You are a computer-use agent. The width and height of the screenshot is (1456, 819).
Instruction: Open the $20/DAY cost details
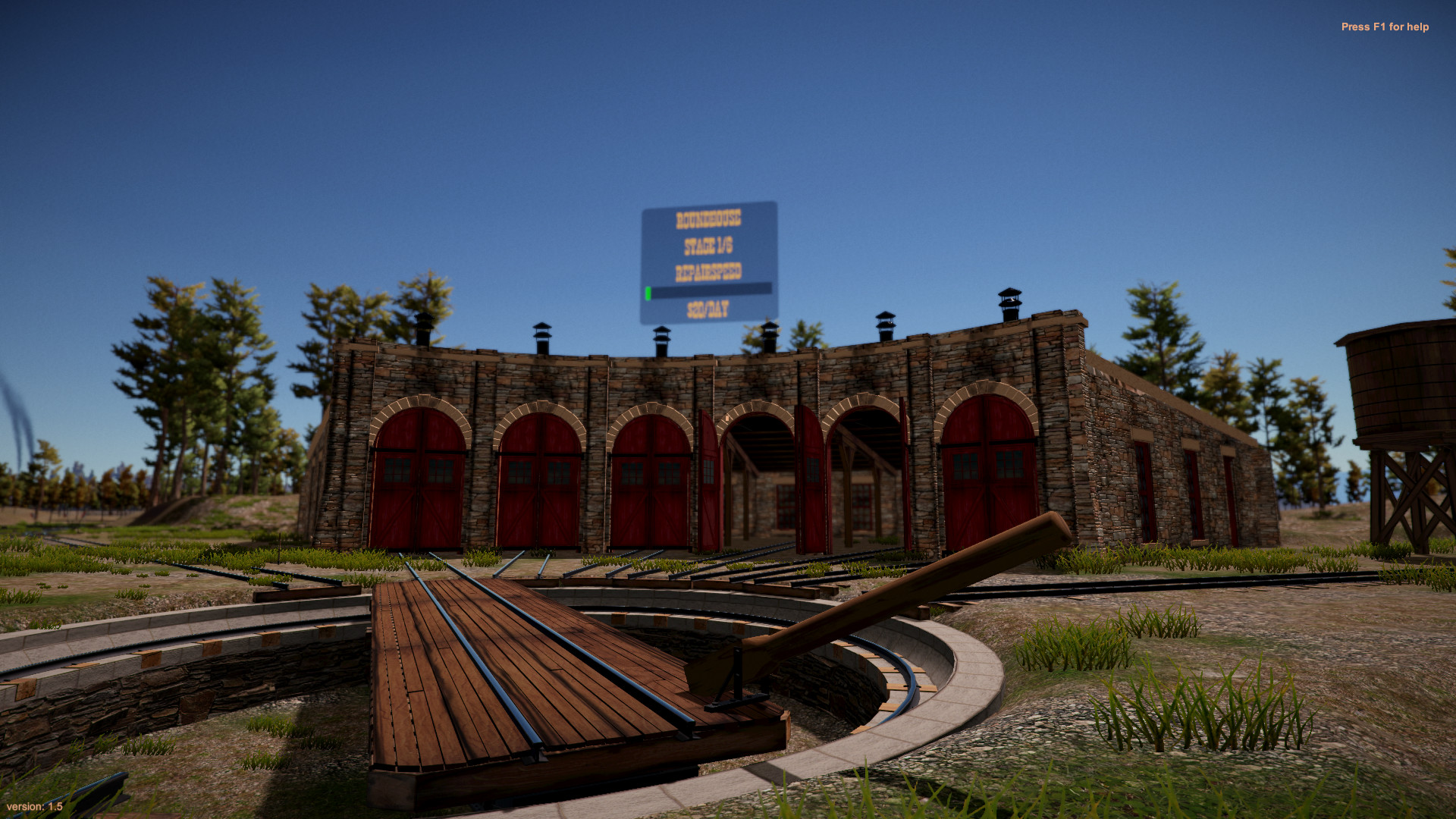tap(709, 309)
